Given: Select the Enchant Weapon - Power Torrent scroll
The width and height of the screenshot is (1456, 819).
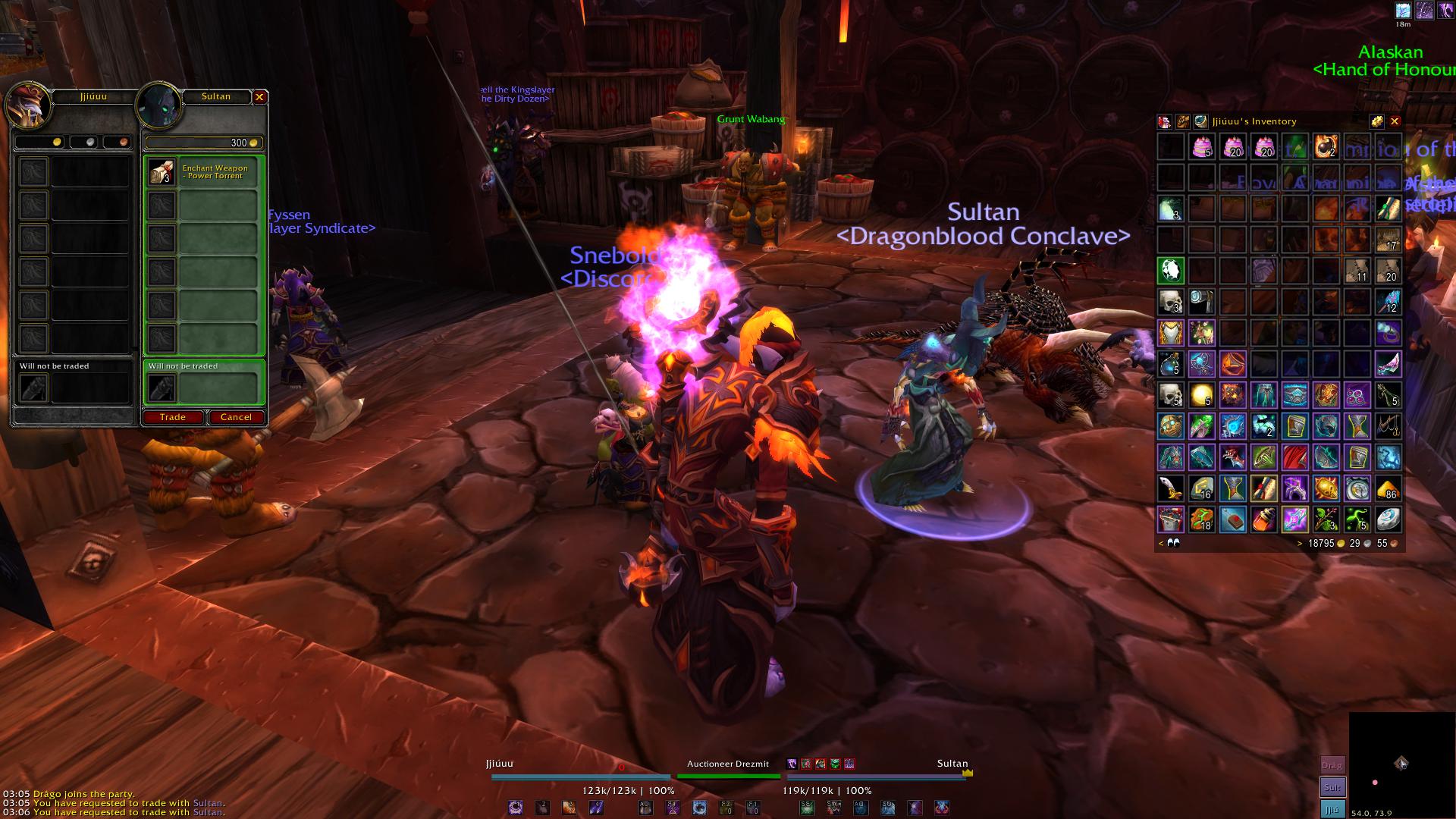Looking at the screenshot, I should pos(162,172).
